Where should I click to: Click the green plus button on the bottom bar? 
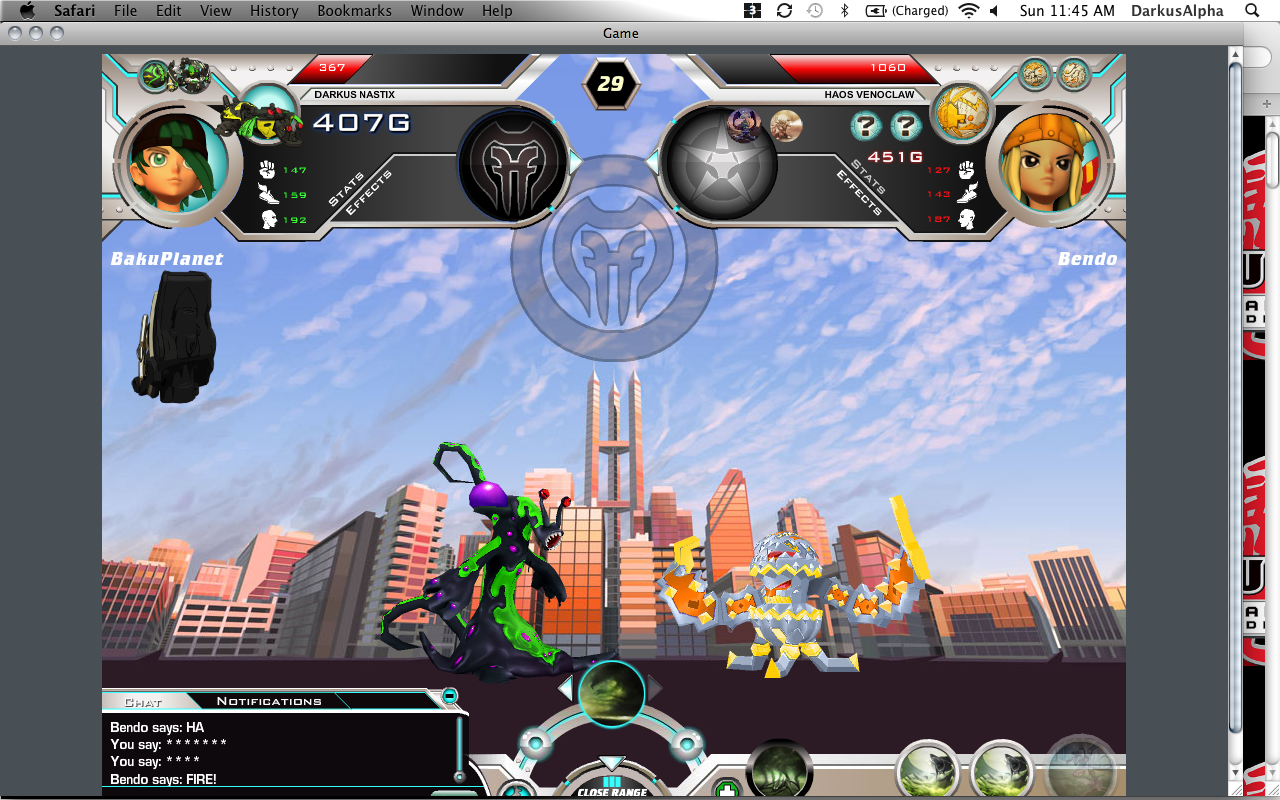click(727, 789)
